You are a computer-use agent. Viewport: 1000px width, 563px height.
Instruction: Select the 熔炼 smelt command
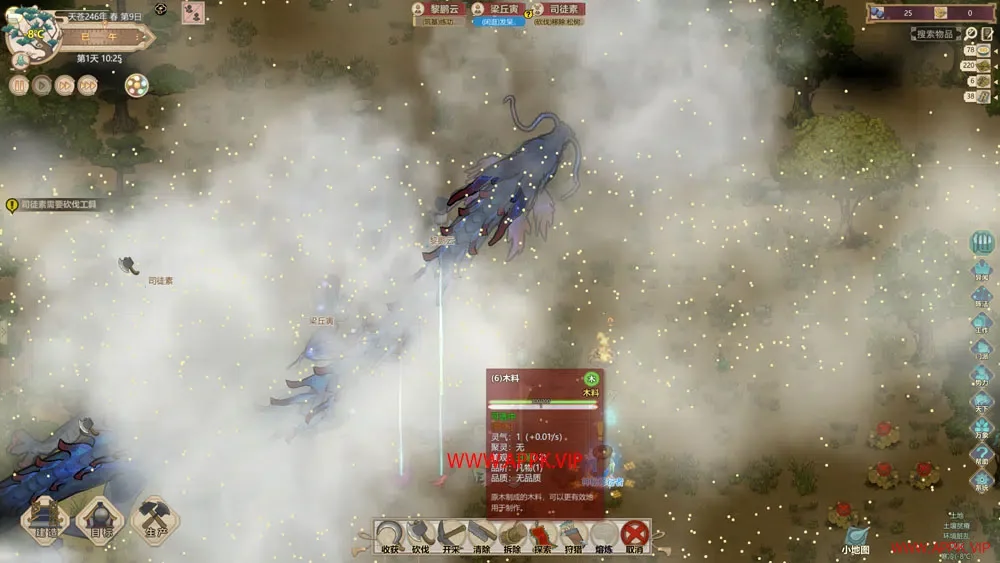pyautogui.click(x=603, y=535)
